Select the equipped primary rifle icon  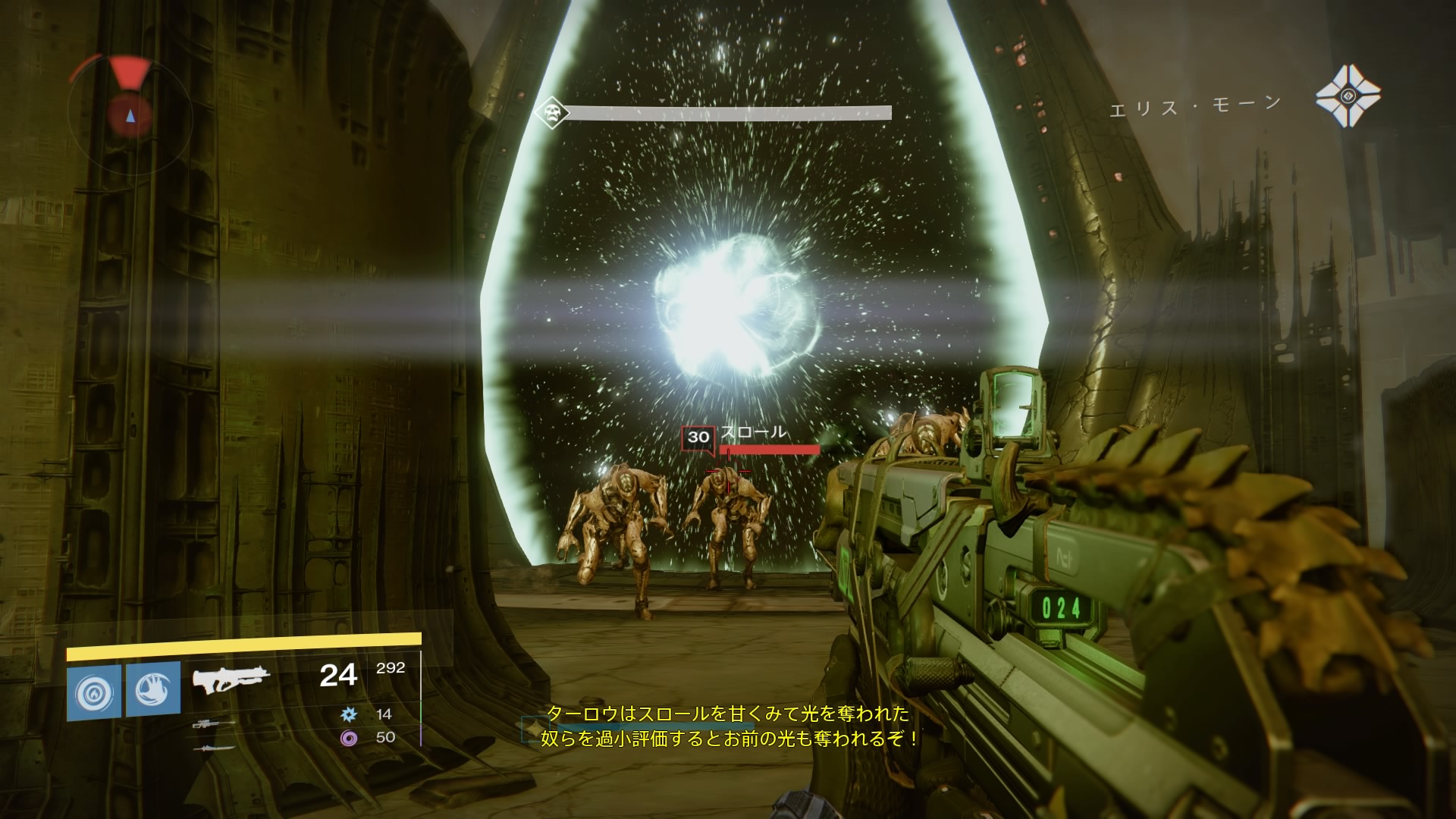[231, 679]
